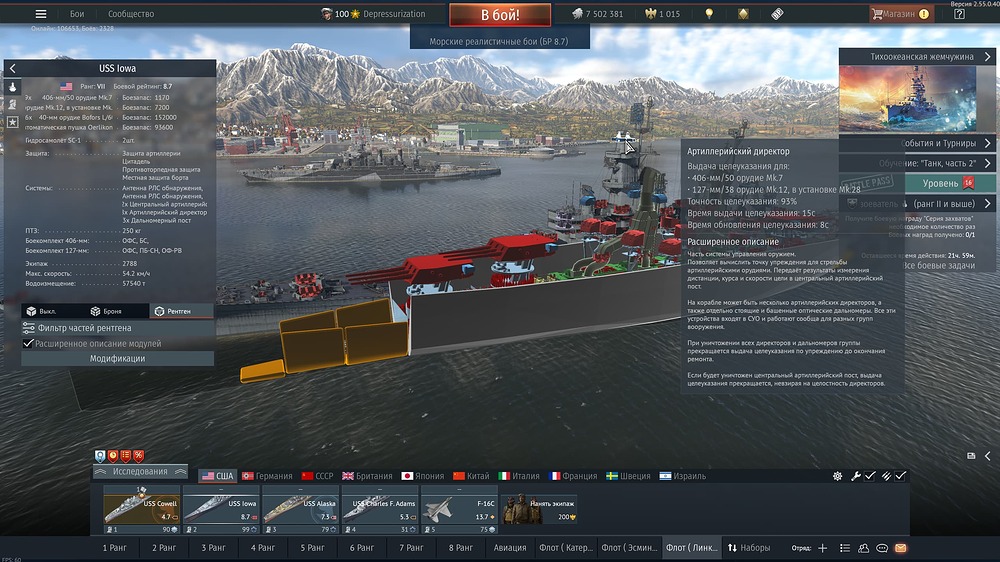Open the Наборы presets list
The width and height of the screenshot is (1000, 562).
[x=749, y=548]
